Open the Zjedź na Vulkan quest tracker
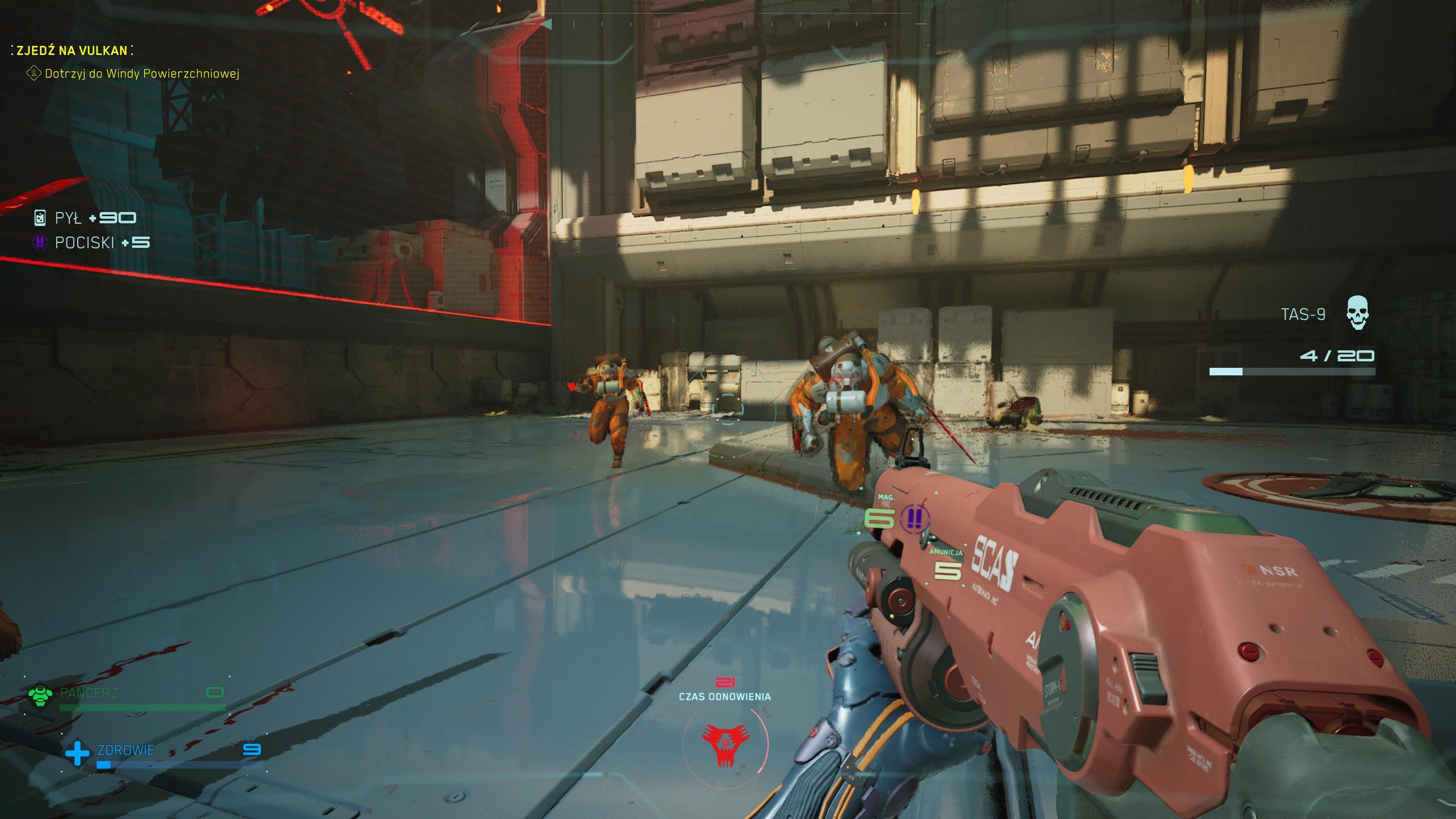 (x=72, y=50)
